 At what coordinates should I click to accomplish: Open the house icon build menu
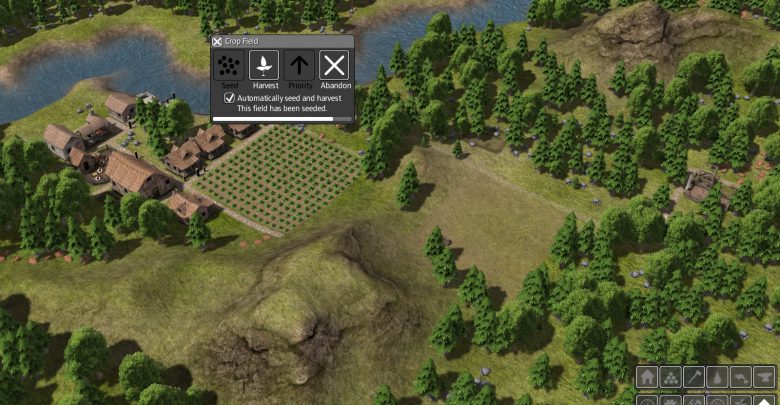[647, 378]
